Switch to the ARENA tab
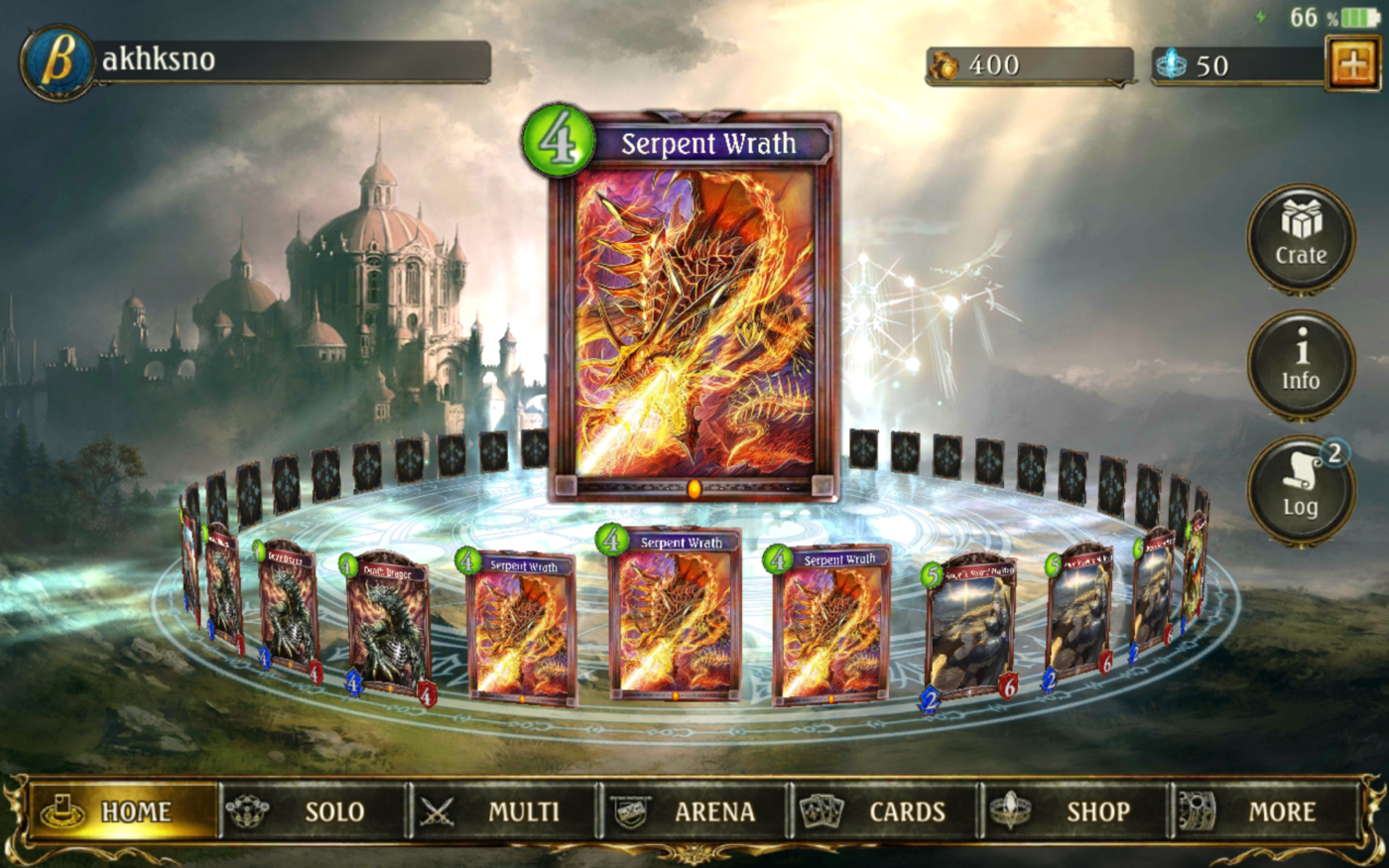Viewport: 1389px width, 868px height. coord(716,810)
